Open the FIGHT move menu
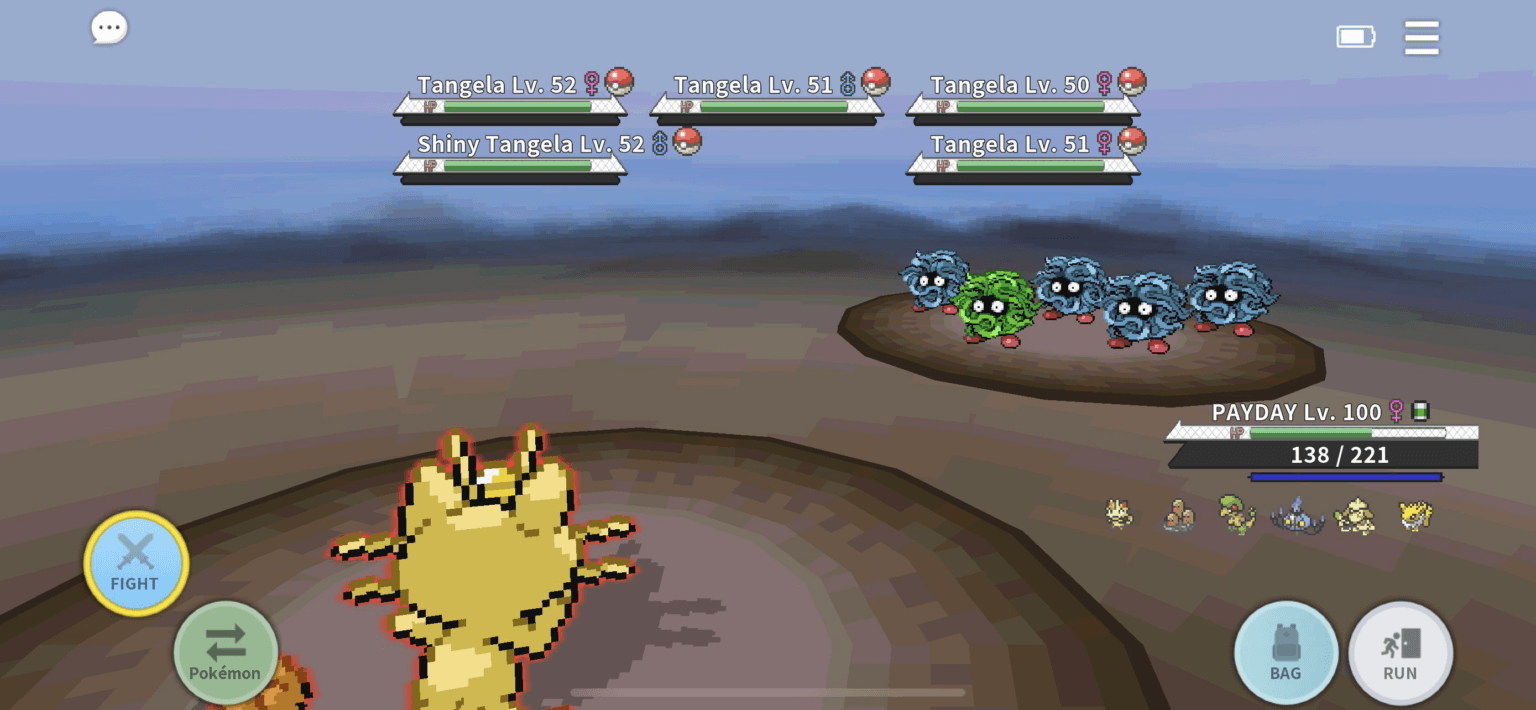 [135, 563]
